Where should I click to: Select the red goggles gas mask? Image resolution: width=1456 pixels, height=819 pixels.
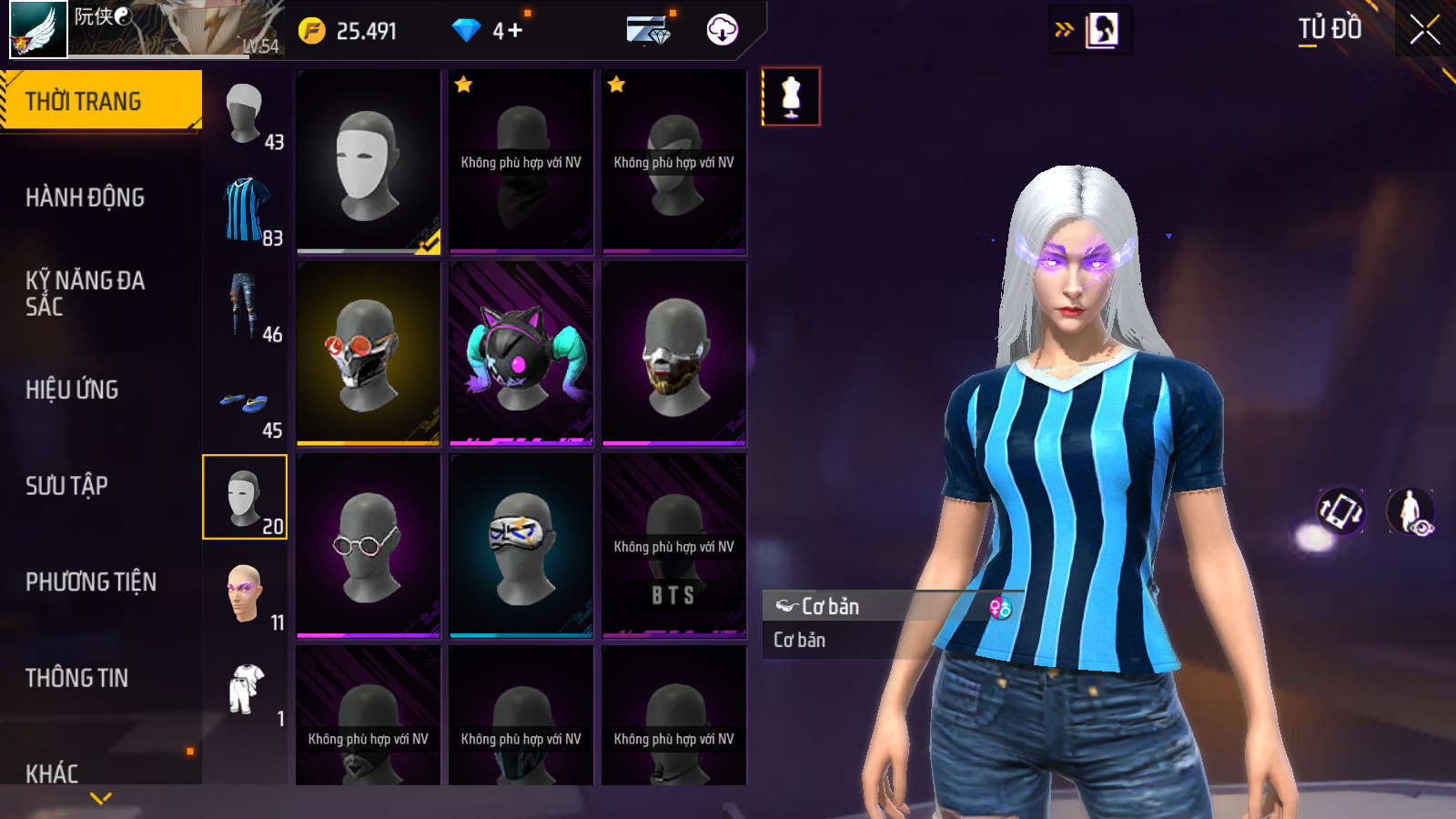(369, 353)
